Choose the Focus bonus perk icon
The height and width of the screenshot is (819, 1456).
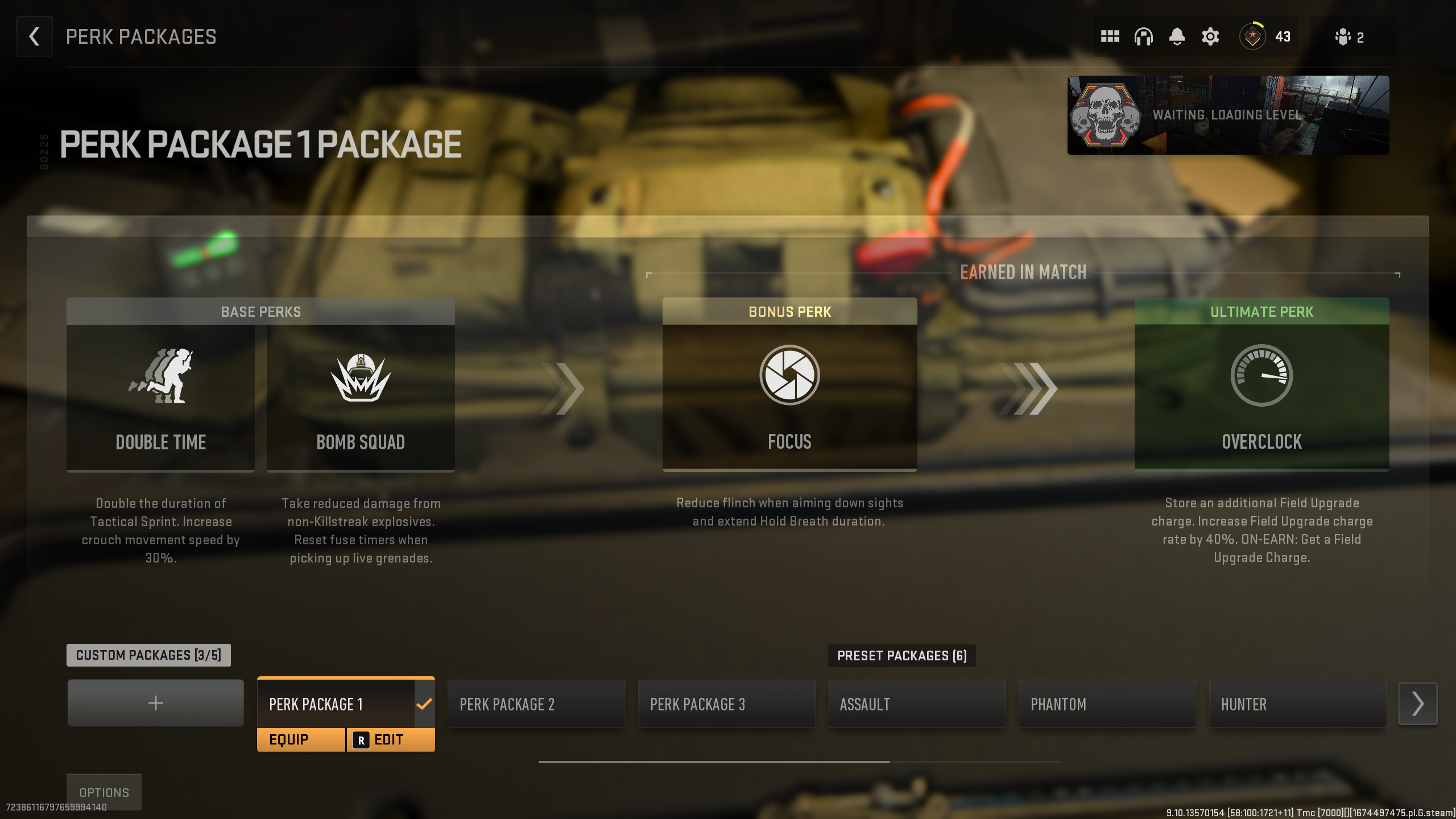(x=789, y=375)
